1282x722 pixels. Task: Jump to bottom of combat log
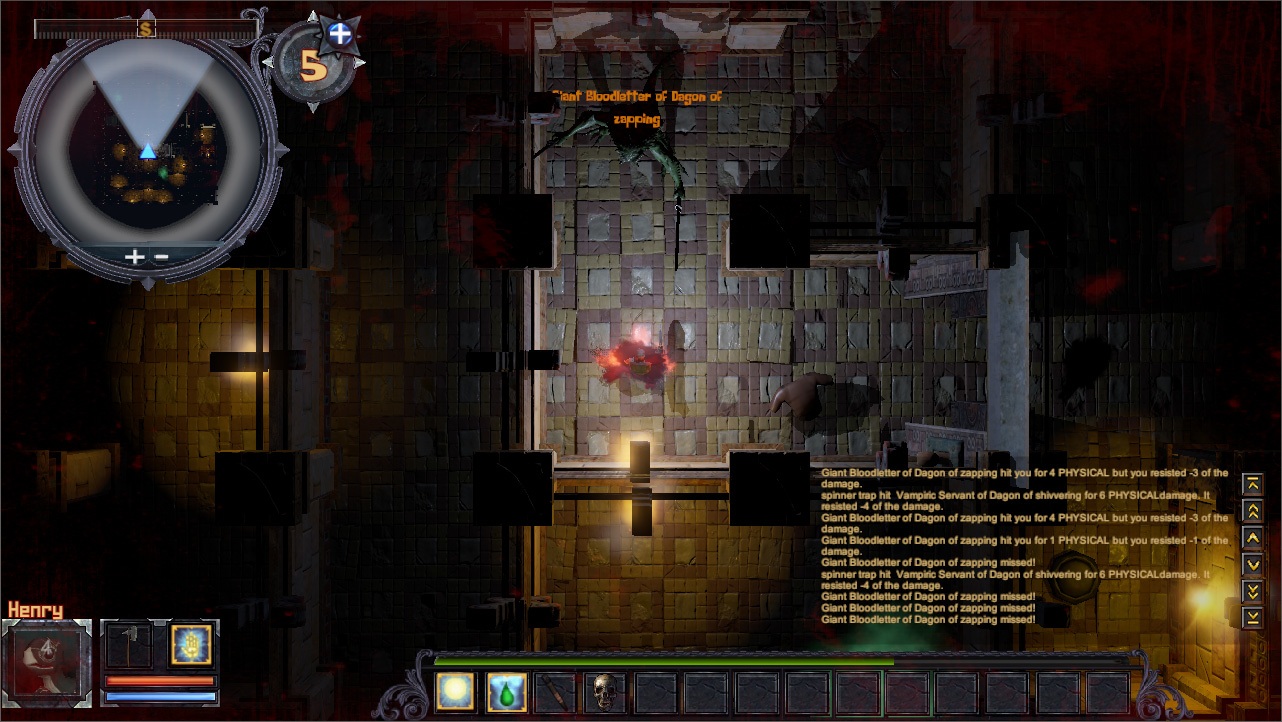tap(1252, 618)
